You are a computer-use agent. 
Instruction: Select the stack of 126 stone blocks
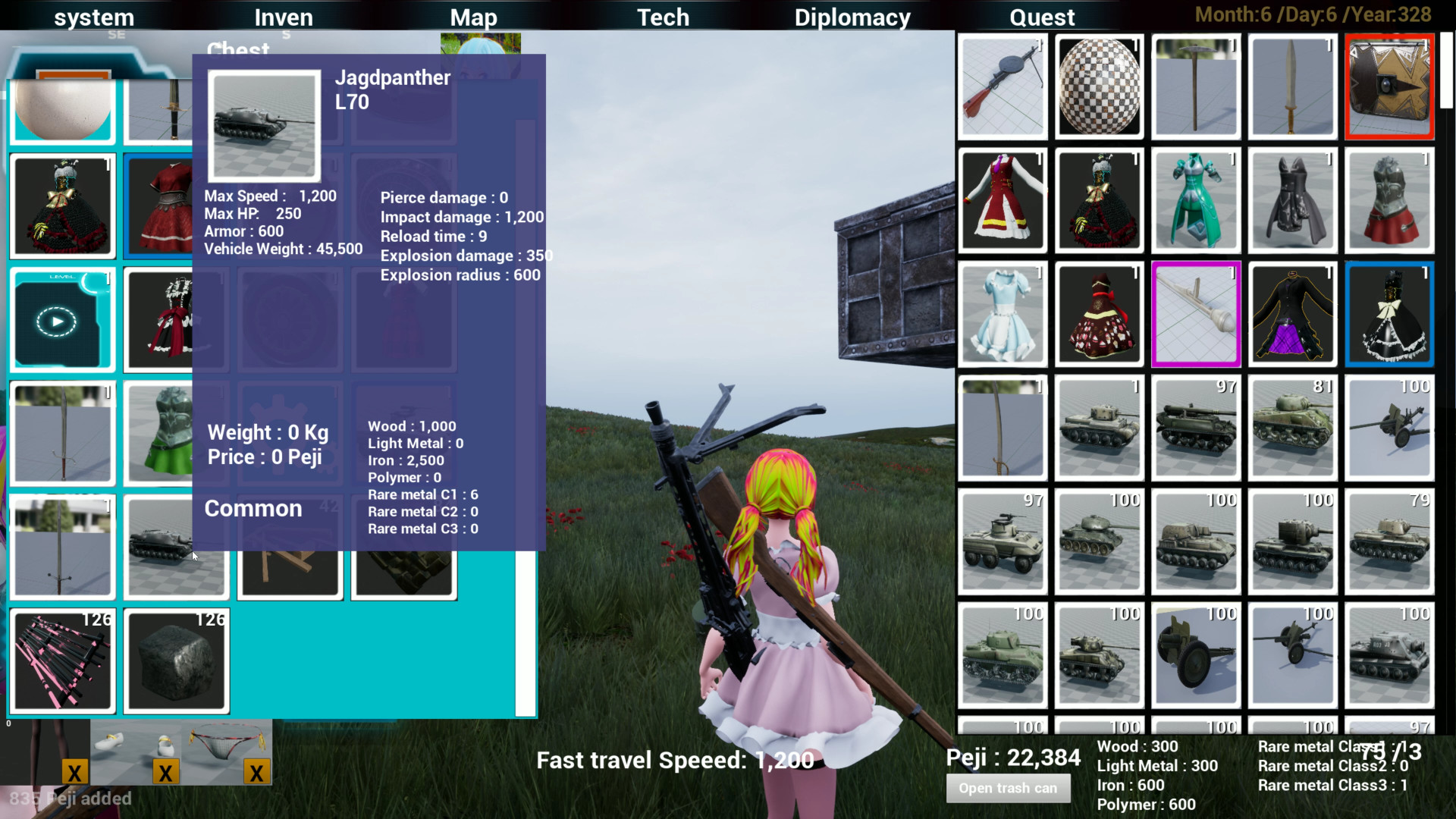click(176, 661)
